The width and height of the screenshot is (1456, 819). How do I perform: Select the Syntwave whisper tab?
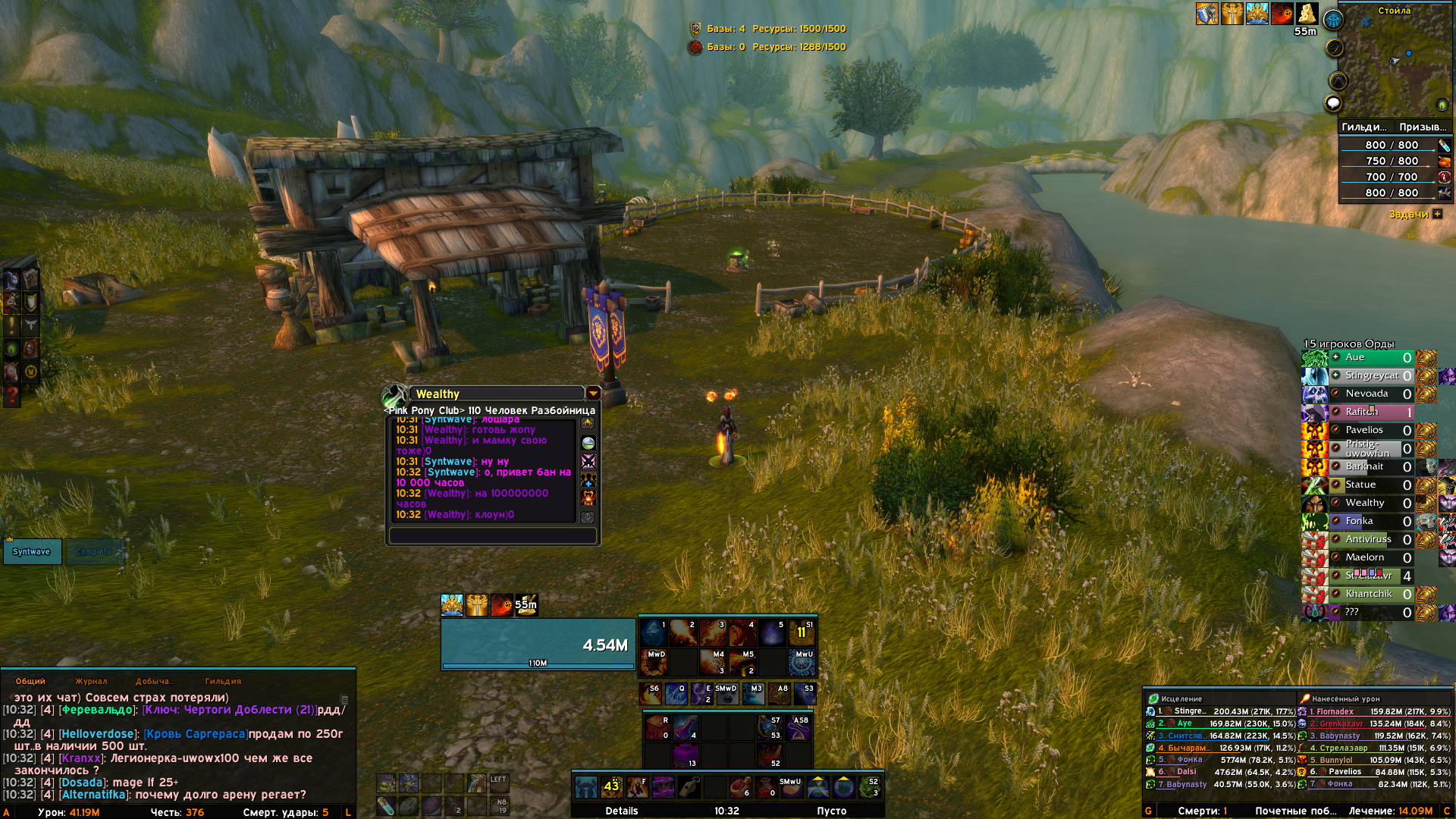pos(32,551)
